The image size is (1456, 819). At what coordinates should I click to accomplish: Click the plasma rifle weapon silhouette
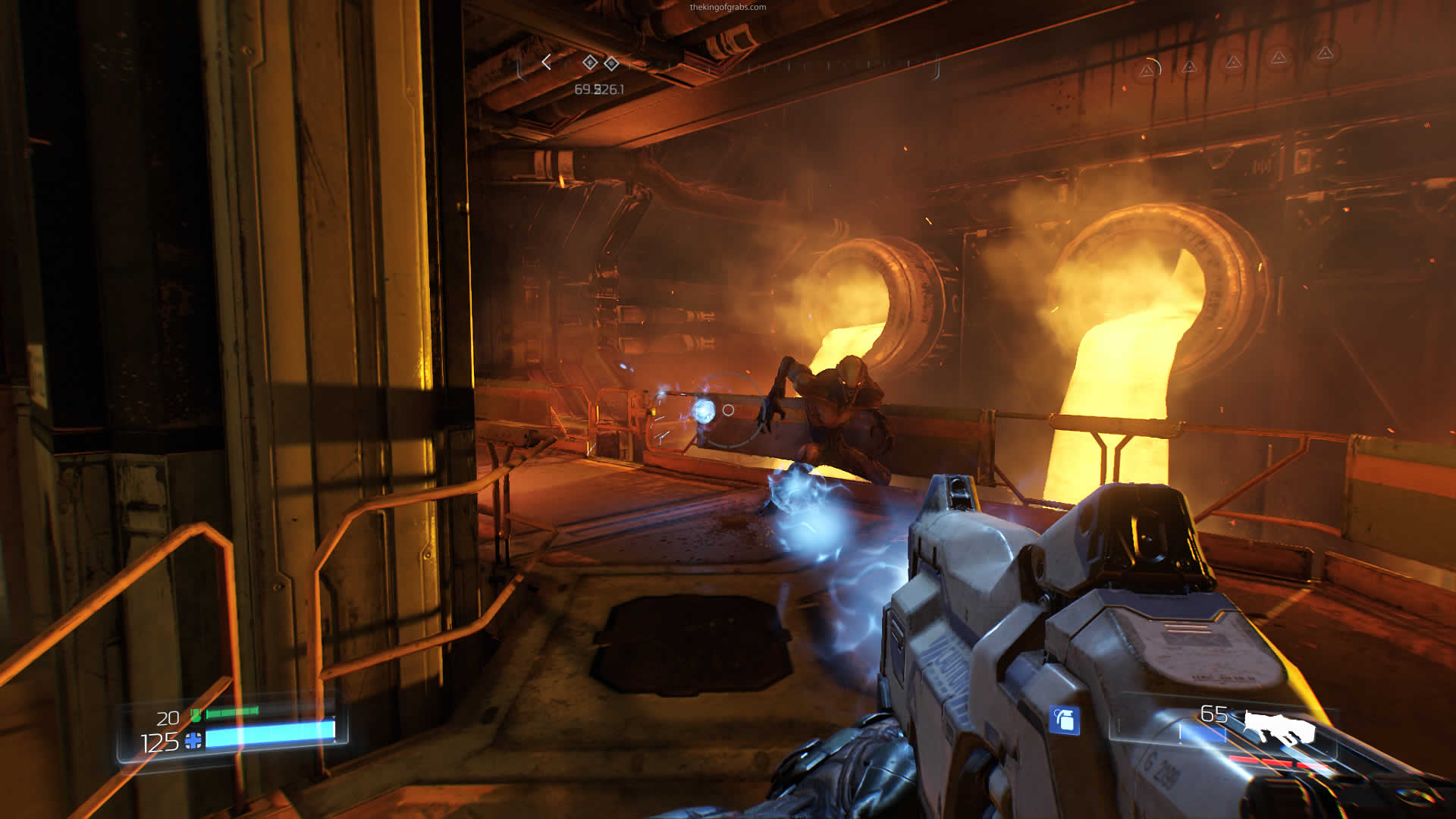coord(1280,726)
